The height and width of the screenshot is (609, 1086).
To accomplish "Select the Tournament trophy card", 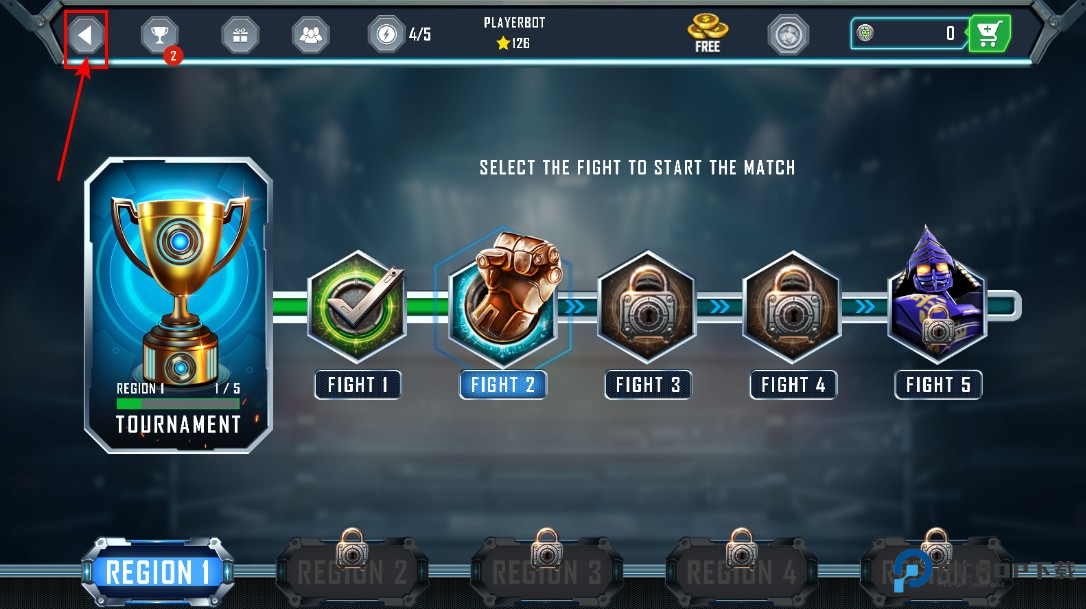I will 178,304.
